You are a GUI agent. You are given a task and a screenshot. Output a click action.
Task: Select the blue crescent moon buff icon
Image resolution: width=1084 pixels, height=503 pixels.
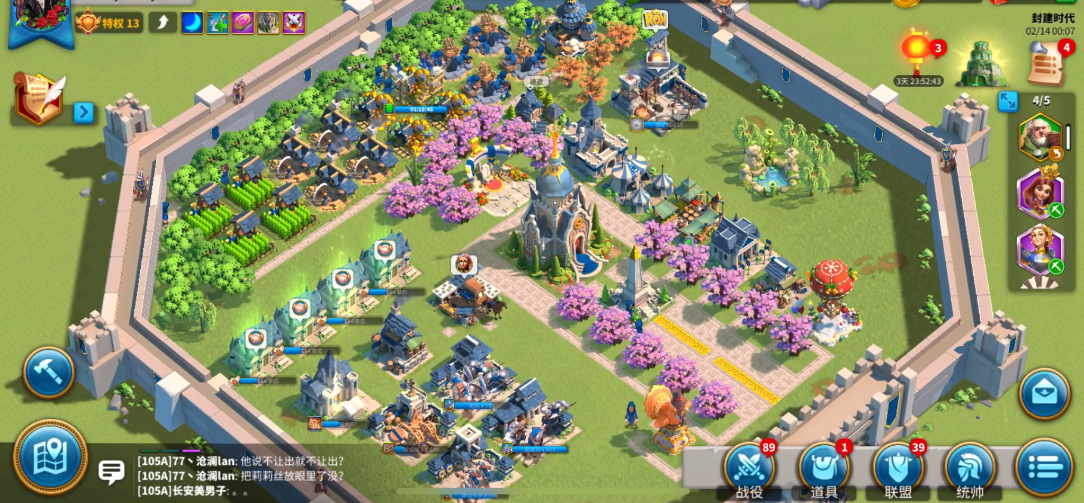coord(191,23)
